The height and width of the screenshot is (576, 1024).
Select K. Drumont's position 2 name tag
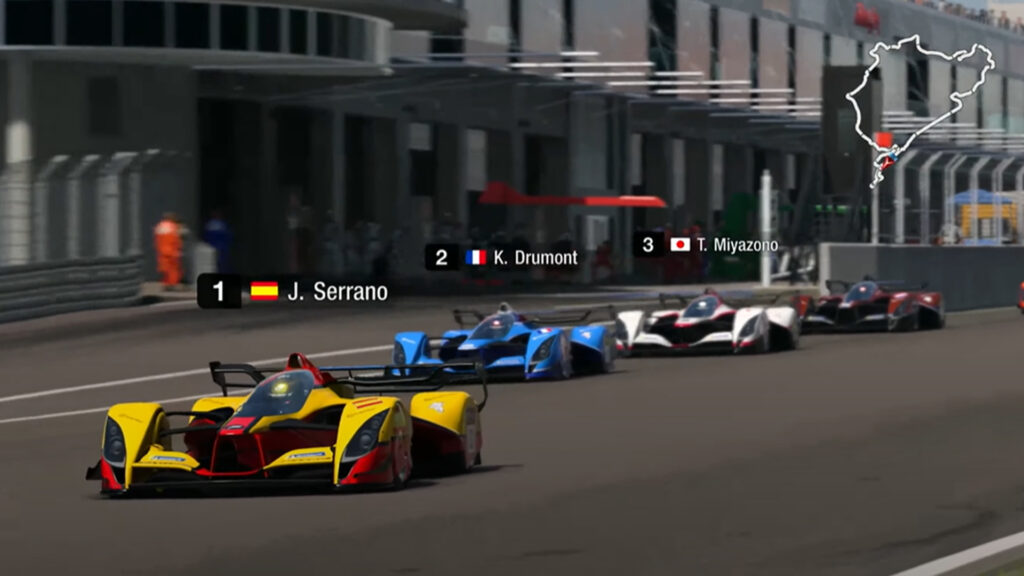(503, 257)
